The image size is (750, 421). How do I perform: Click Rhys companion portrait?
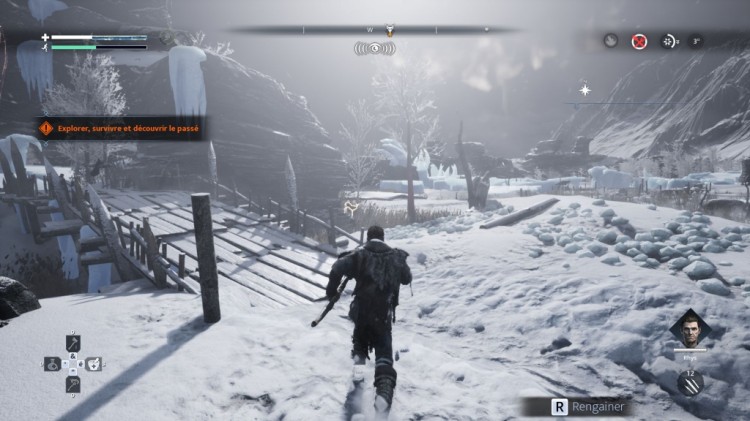tap(689, 330)
